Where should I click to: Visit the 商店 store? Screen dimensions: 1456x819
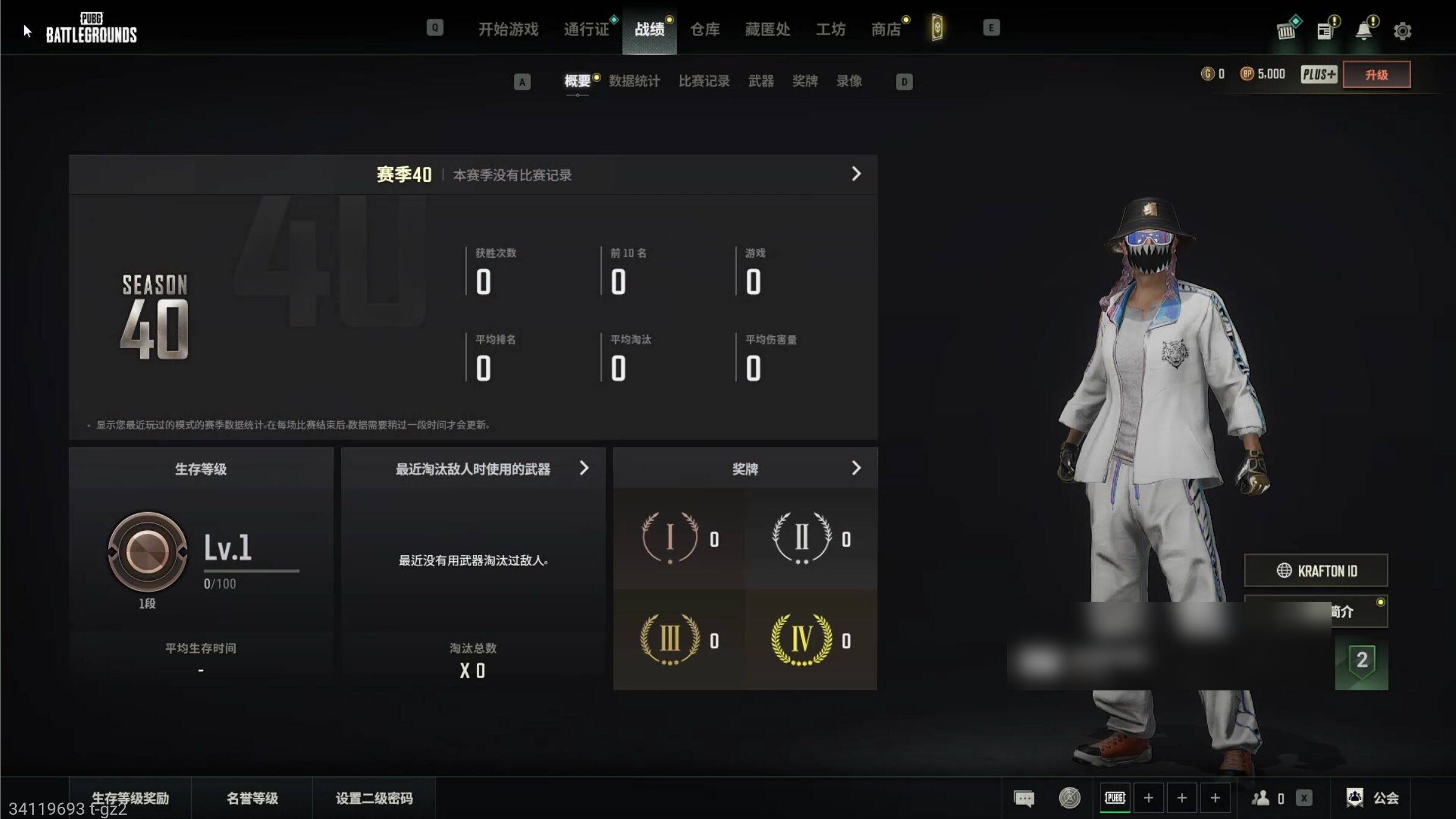point(886,29)
